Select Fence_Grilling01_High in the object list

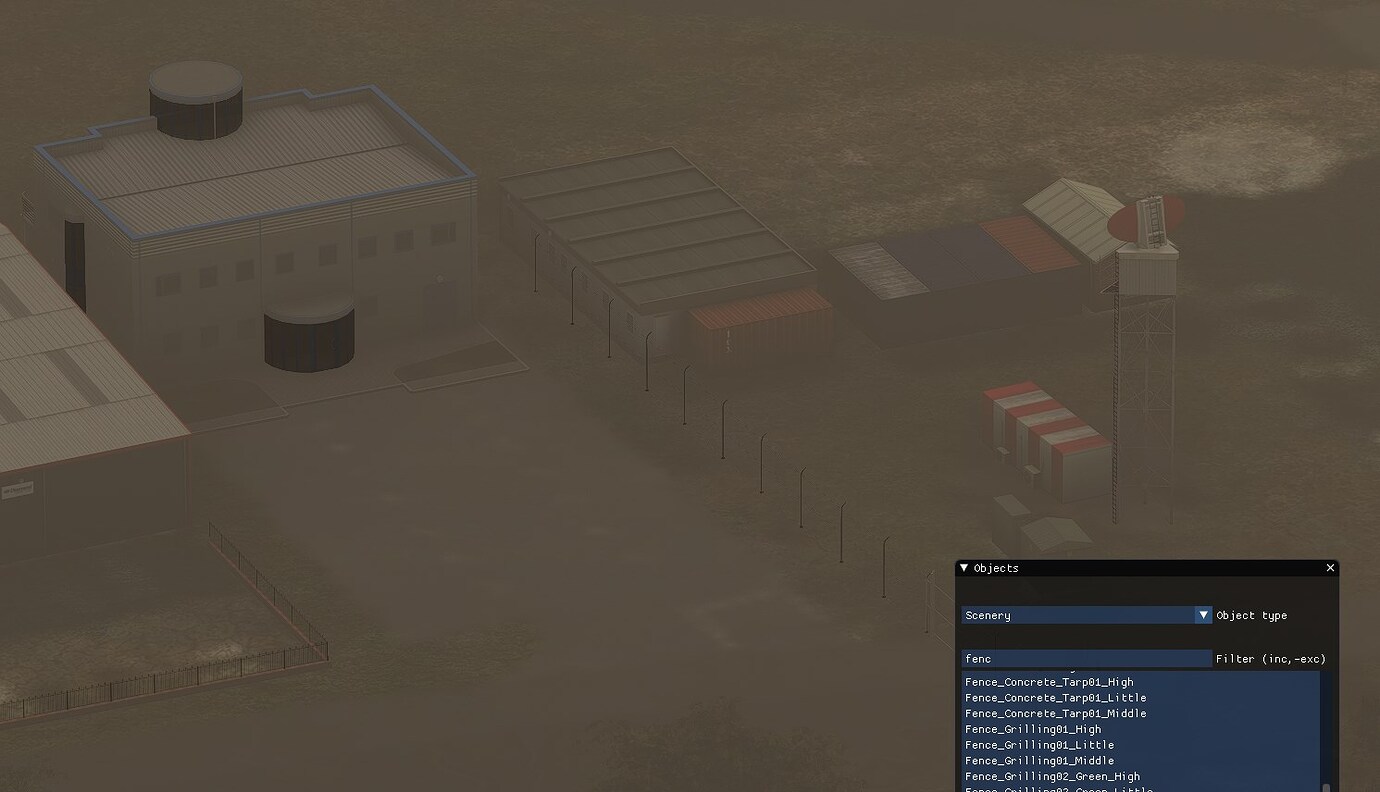[x=1032, y=729]
